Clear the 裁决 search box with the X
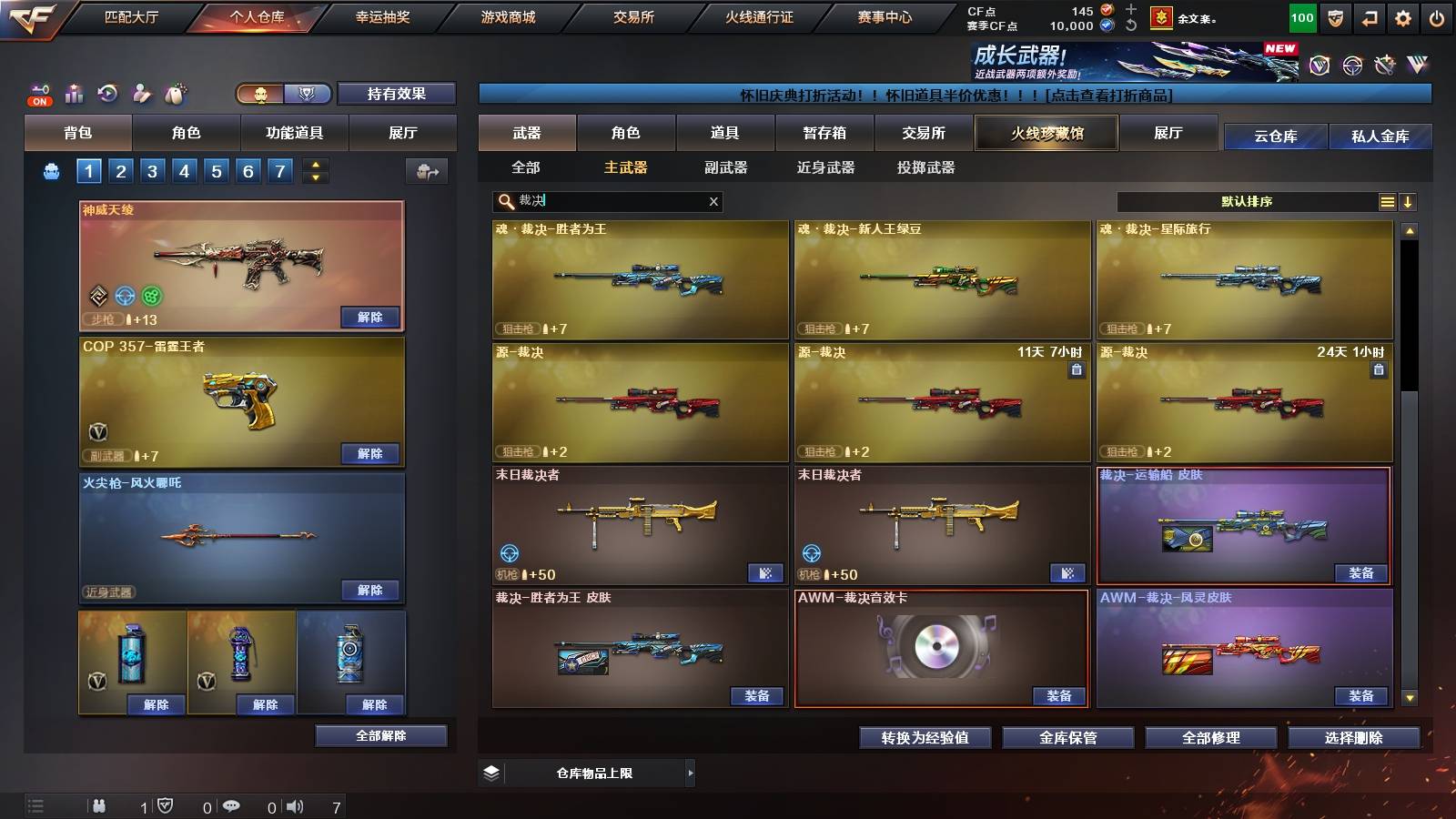 714,202
